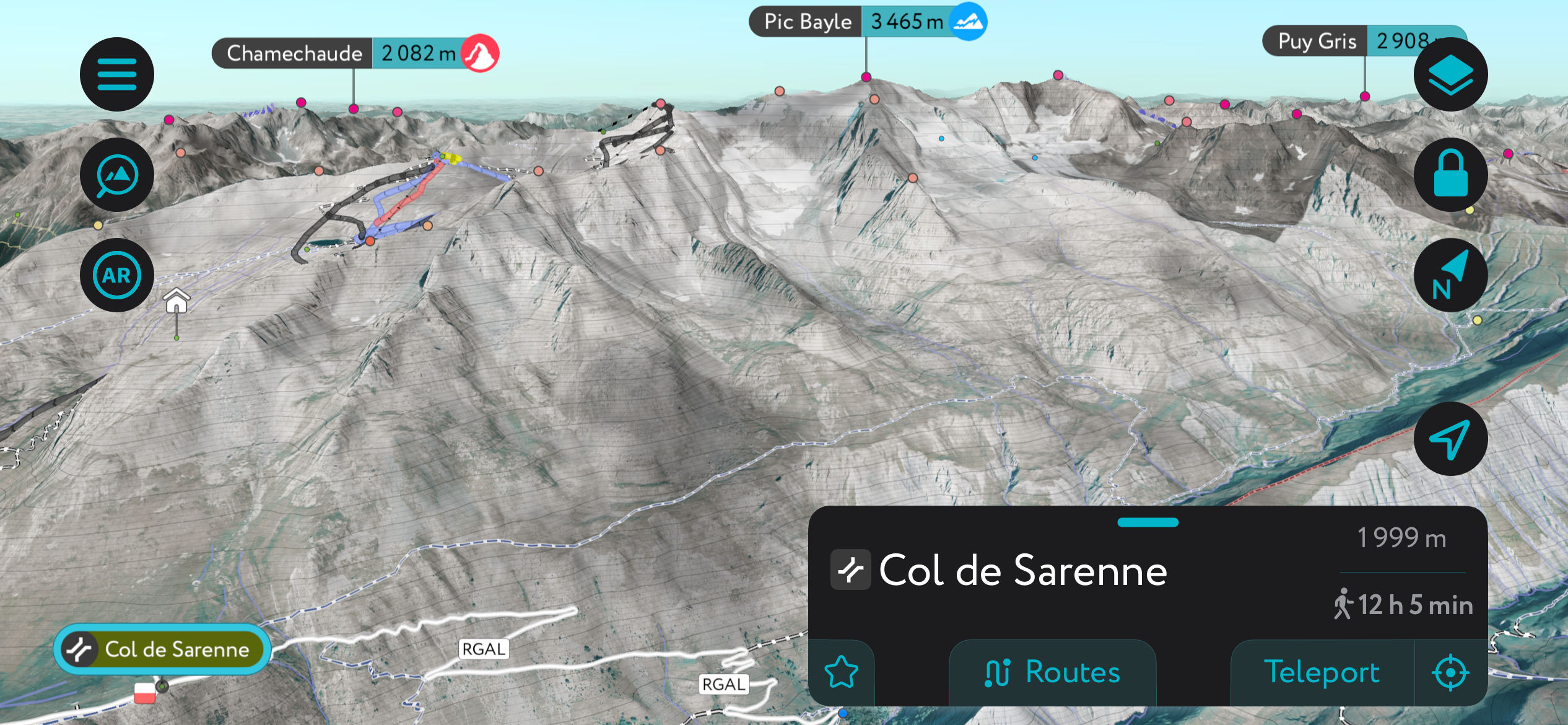
Task: Open the mountain search tool
Action: (117, 175)
